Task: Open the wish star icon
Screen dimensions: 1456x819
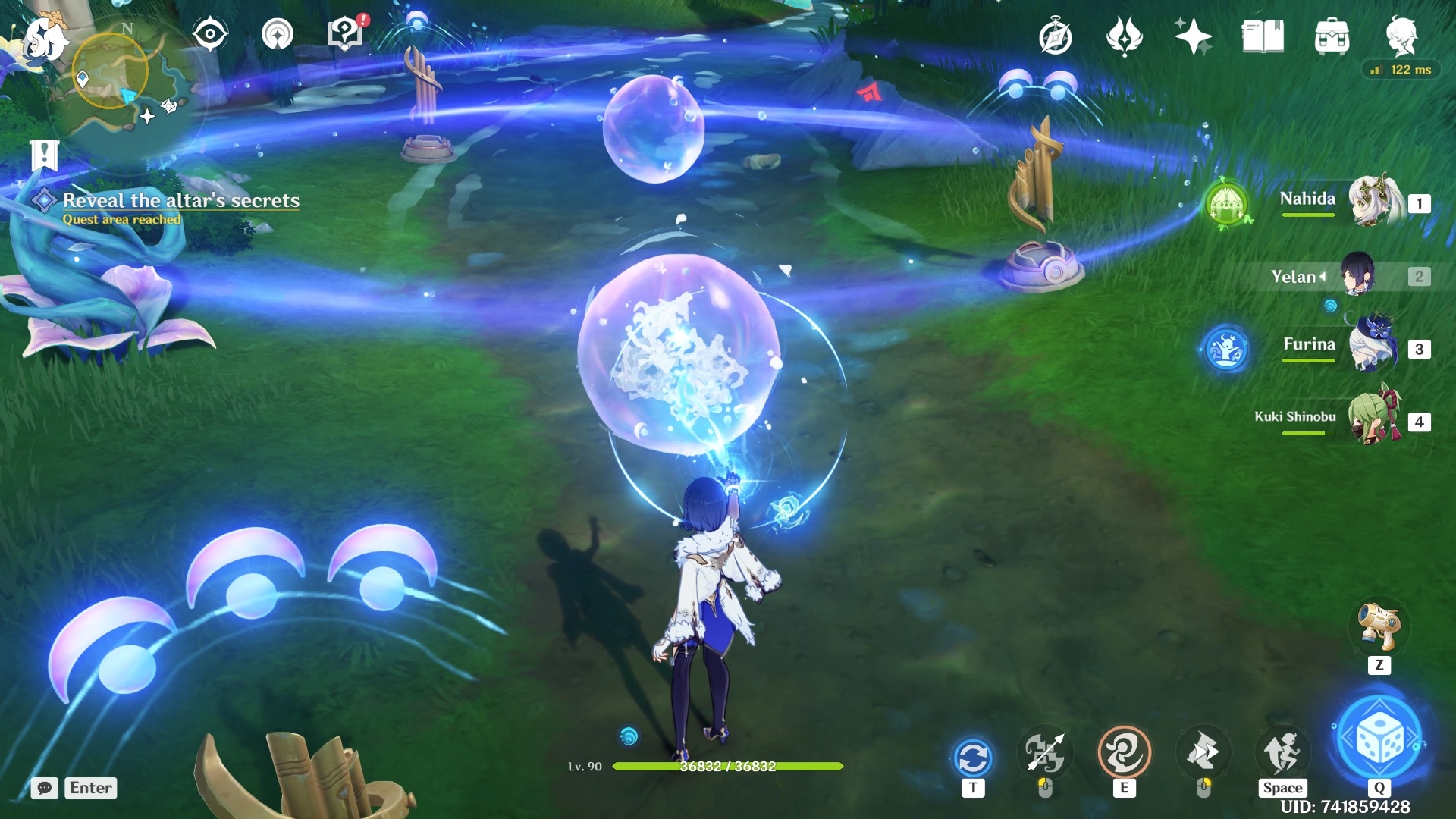Action: click(x=1193, y=36)
